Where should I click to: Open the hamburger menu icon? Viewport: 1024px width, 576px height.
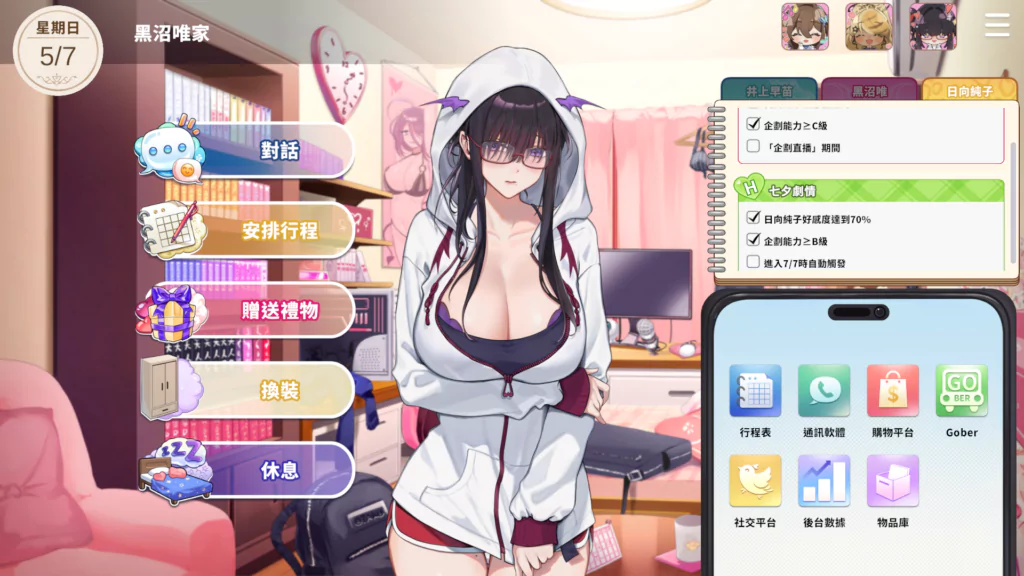pyautogui.click(x=997, y=25)
